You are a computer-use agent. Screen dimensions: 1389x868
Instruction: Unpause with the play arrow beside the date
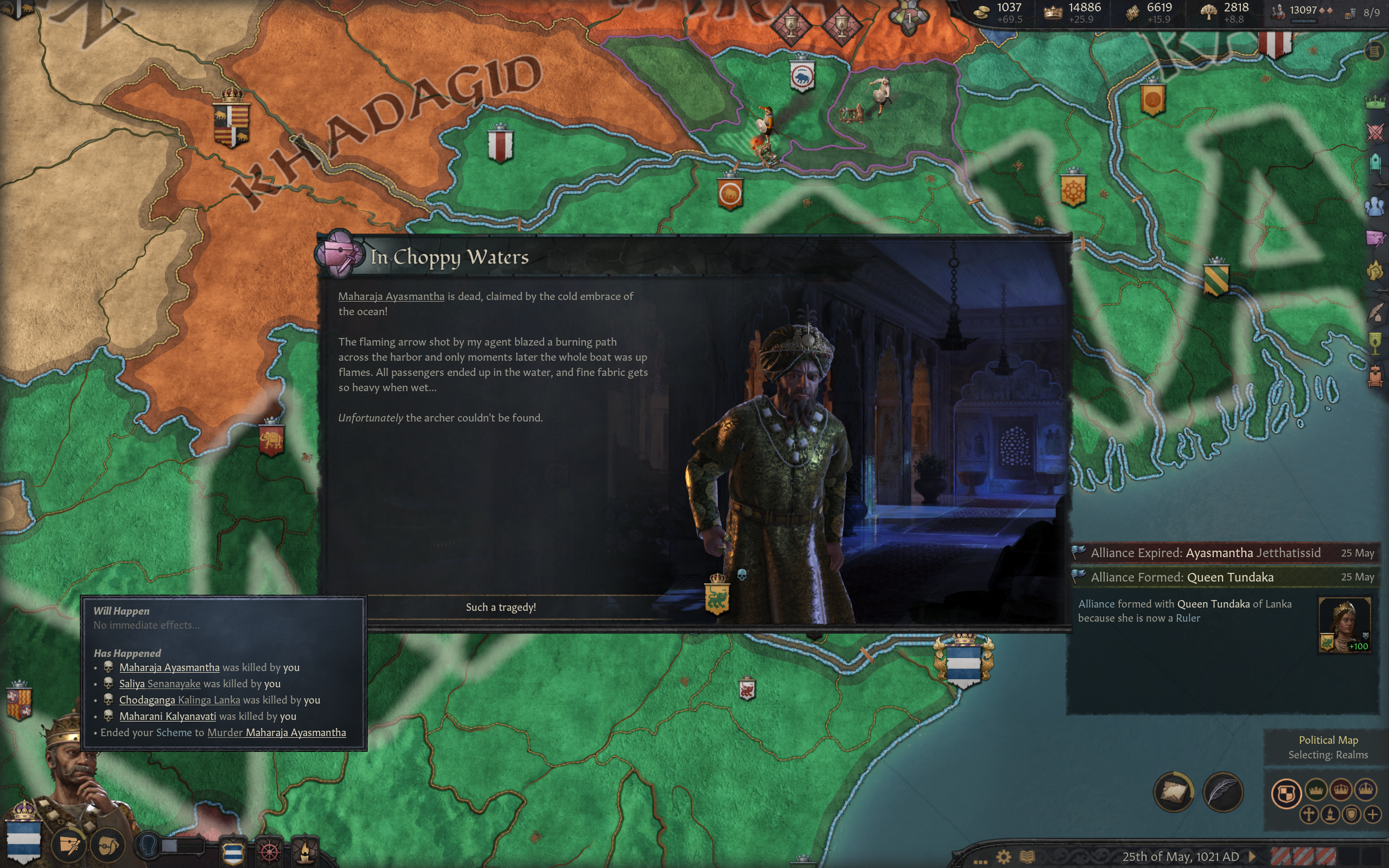click(x=1252, y=857)
